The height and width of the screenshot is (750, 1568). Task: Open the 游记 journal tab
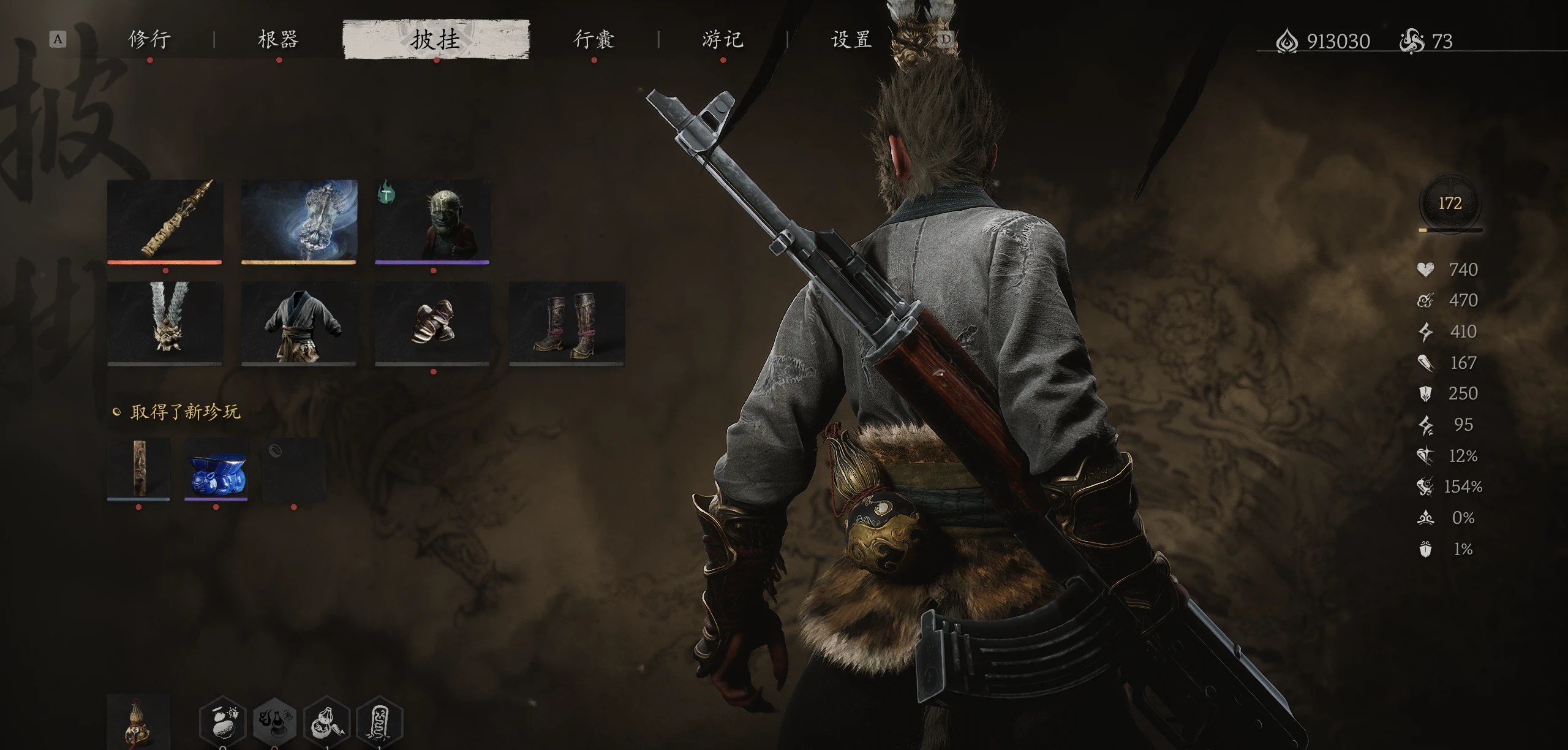723,40
